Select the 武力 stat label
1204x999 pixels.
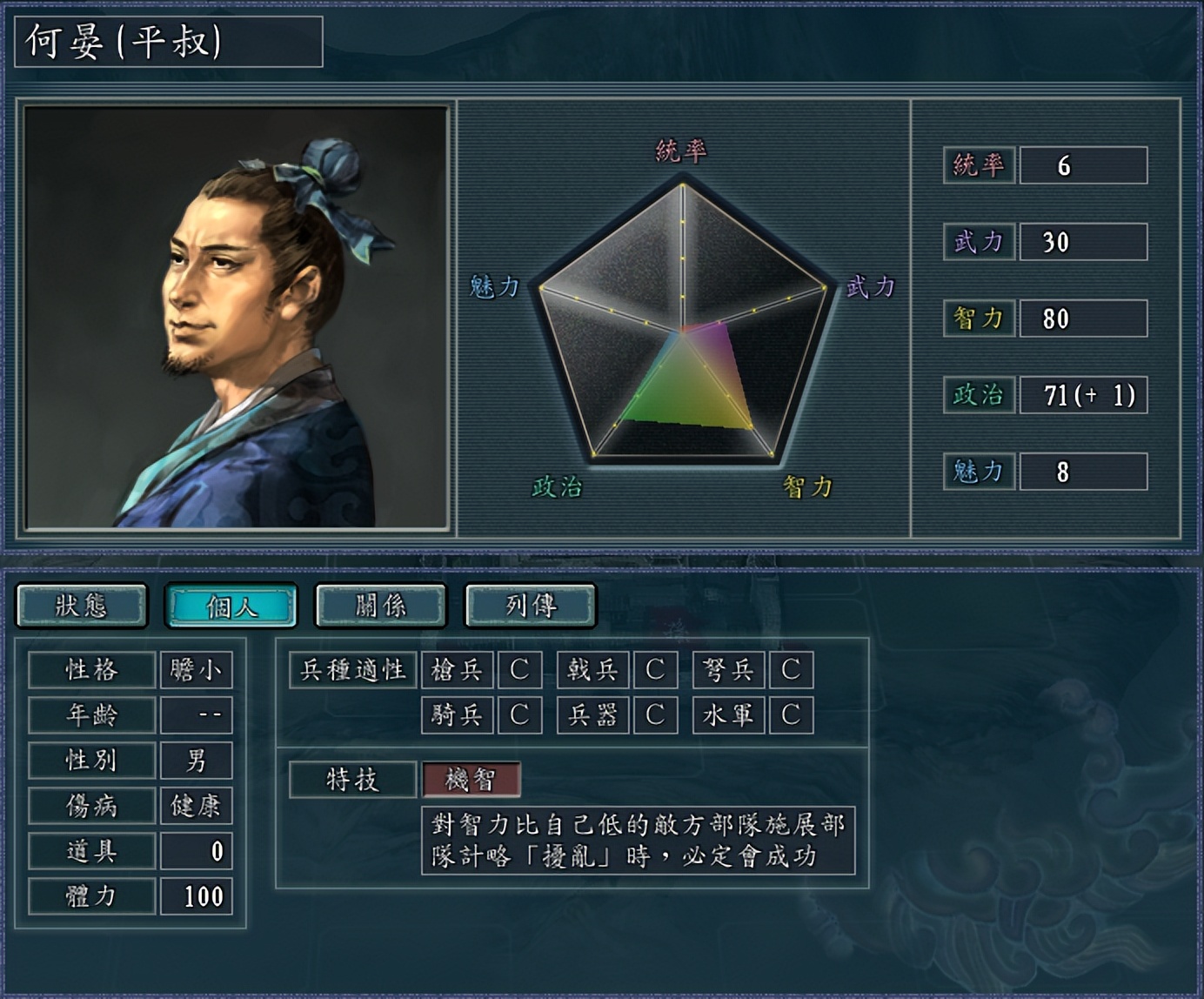tap(978, 244)
